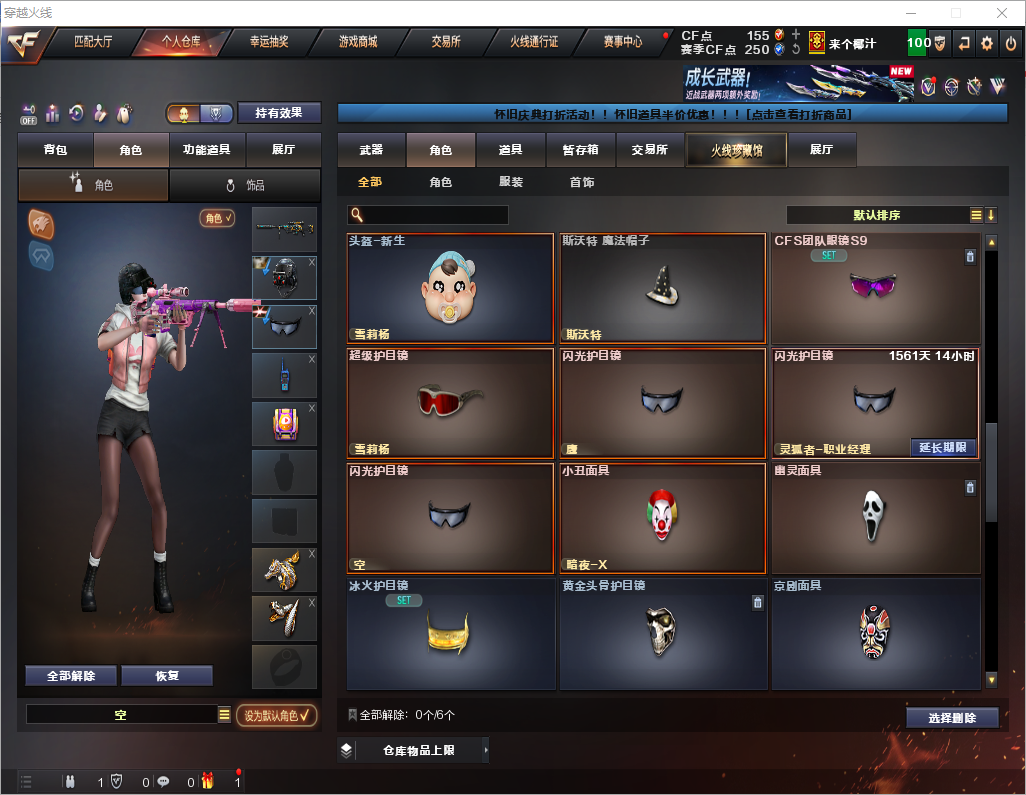This screenshot has height=795, width=1026.
Task: Click 延长期限 to extend duration
Action: coord(943,447)
